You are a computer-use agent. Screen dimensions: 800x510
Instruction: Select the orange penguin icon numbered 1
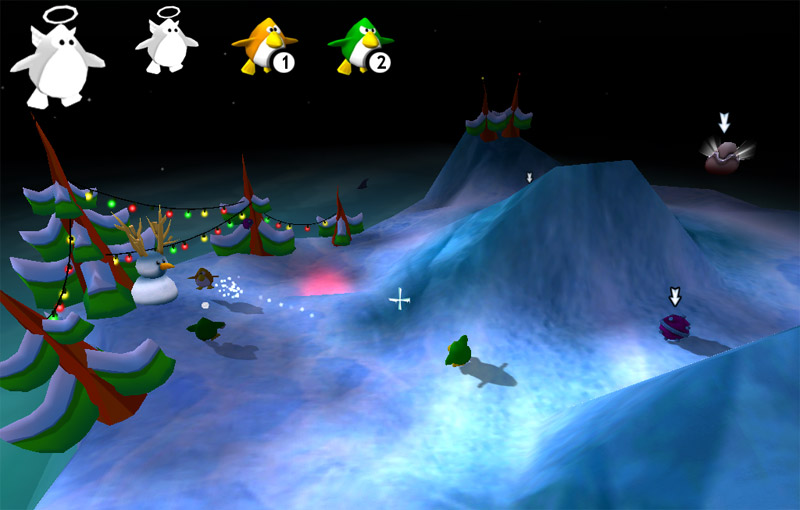[265, 46]
